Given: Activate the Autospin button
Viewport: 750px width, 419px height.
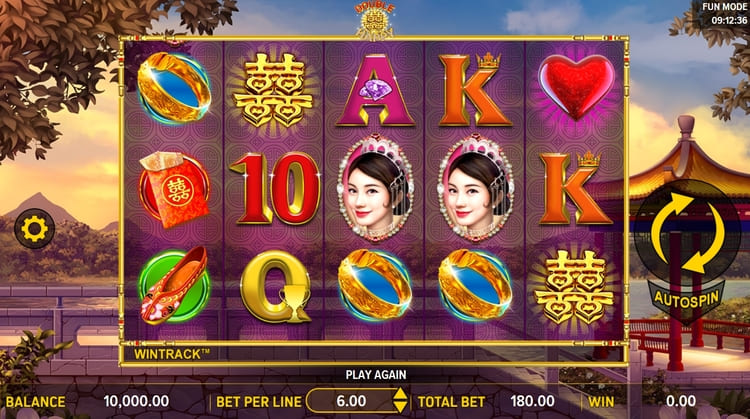Looking at the screenshot, I should (x=686, y=297).
